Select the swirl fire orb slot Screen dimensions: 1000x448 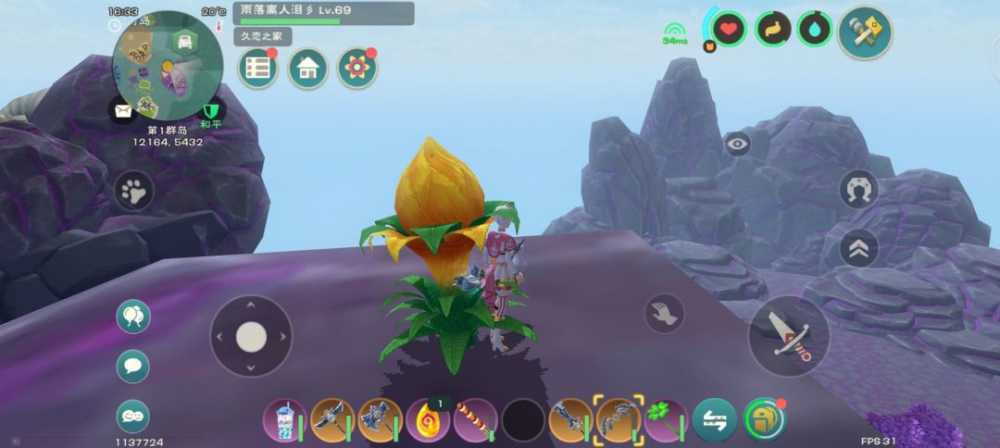427,420
